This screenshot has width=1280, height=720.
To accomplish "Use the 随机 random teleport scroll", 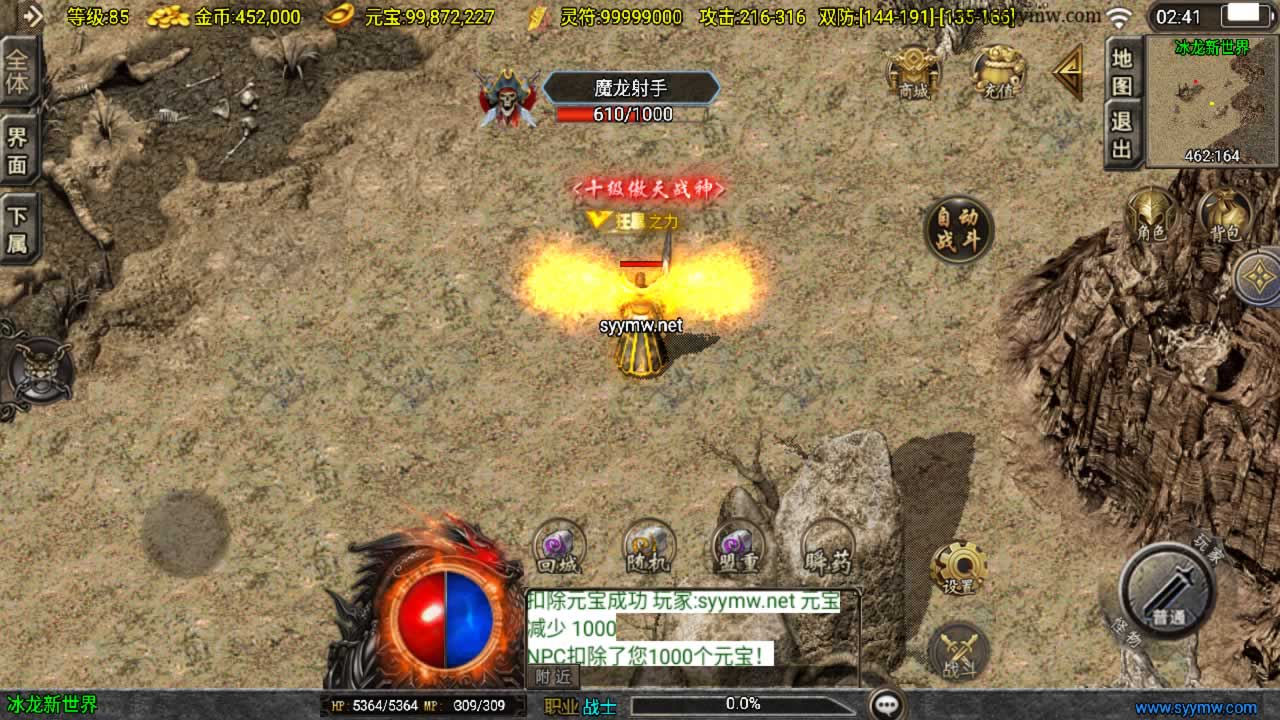I will point(649,547).
